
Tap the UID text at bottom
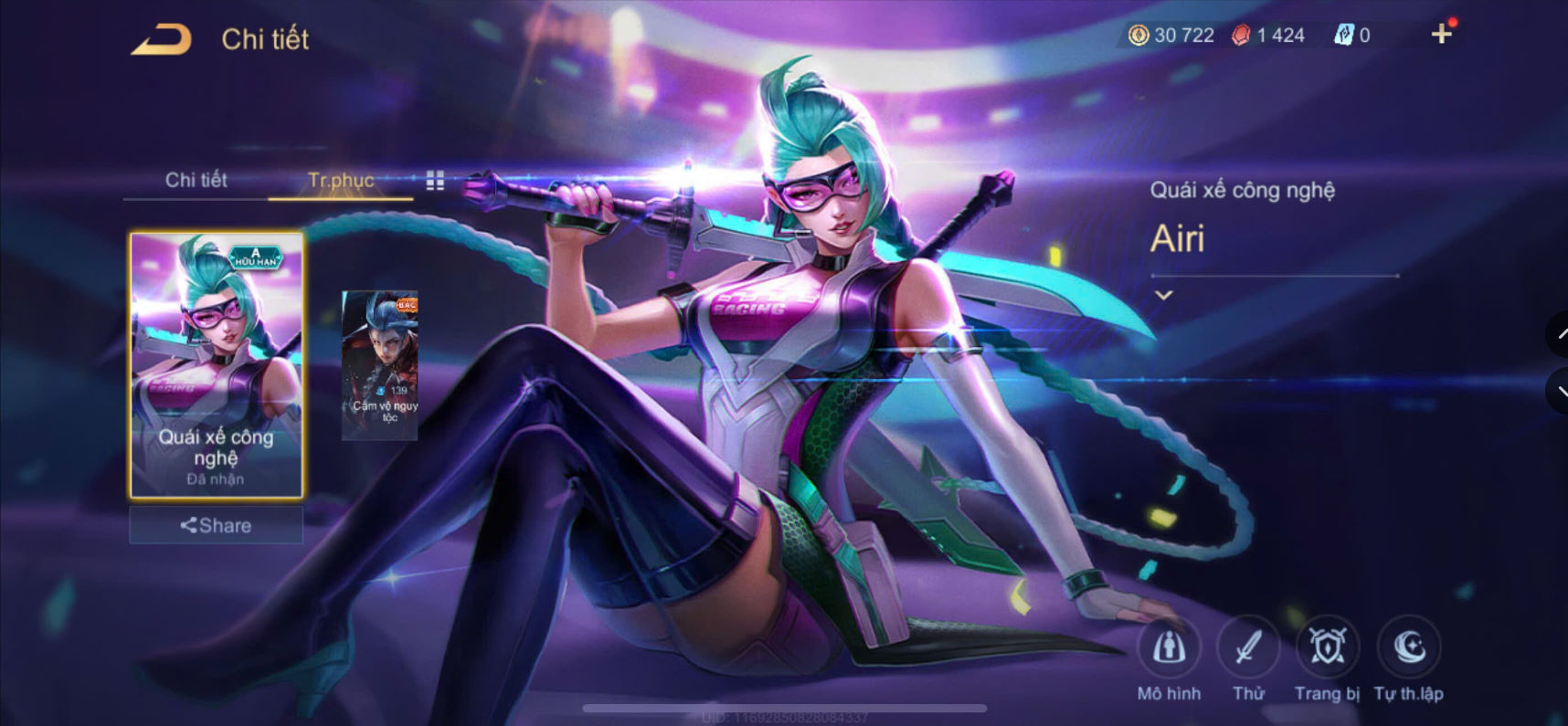pyautogui.click(x=784, y=718)
